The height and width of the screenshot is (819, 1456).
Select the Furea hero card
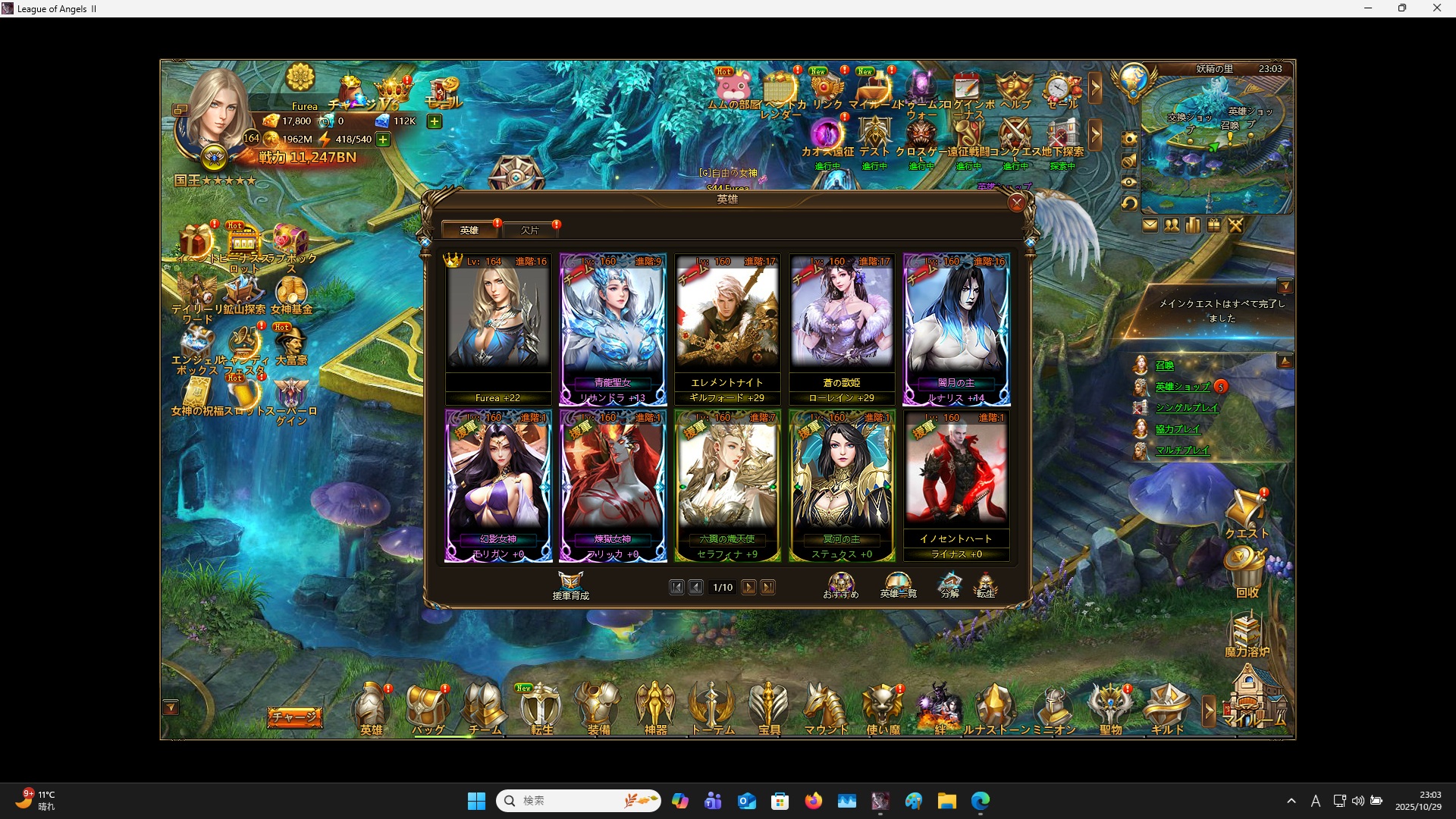[x=498, y=326]
